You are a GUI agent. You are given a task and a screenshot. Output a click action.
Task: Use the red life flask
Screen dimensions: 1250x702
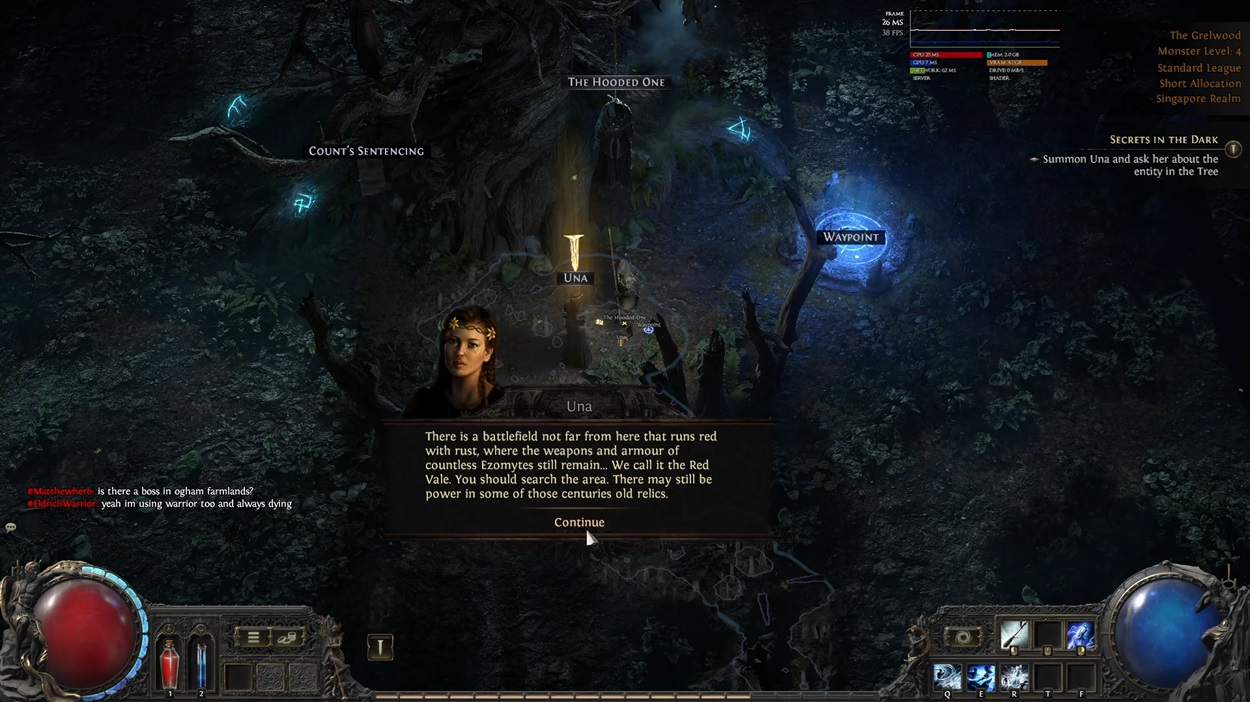[170, 662]
